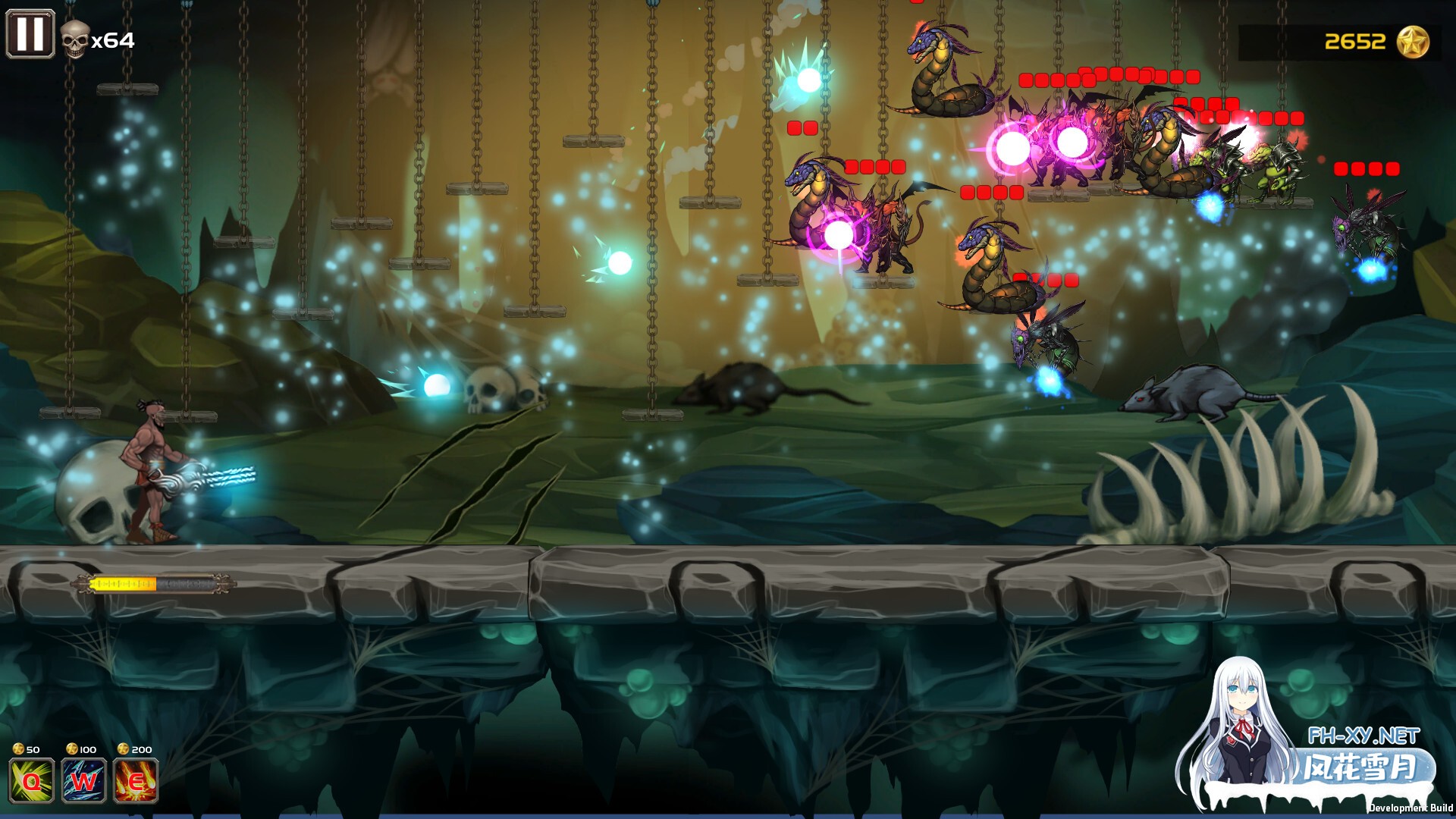Screen dimensions: 1456x819
Task: Activate the green slash Q ability
Action: (x=31, y=780)
